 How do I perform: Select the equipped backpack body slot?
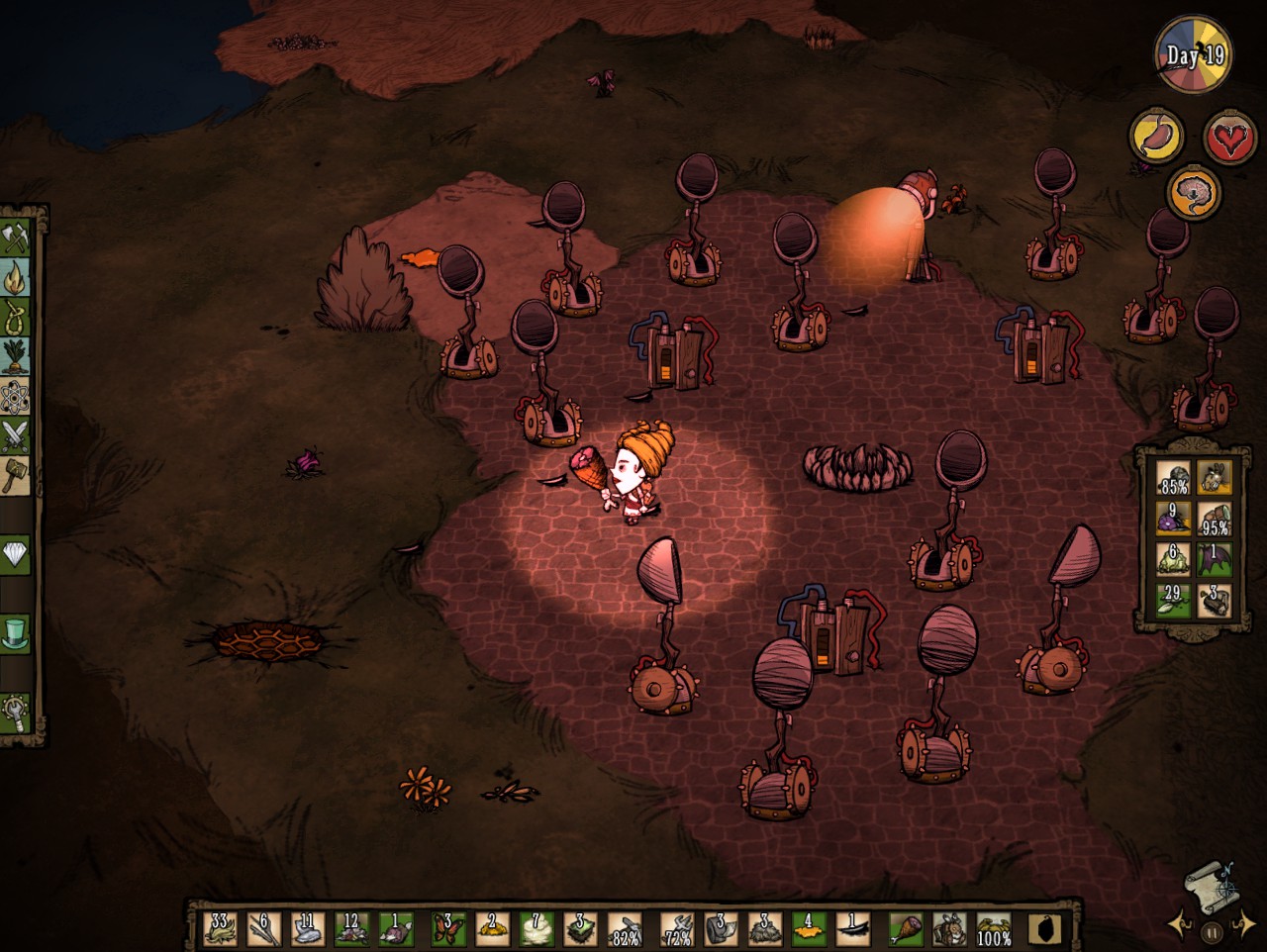point(949,929)
